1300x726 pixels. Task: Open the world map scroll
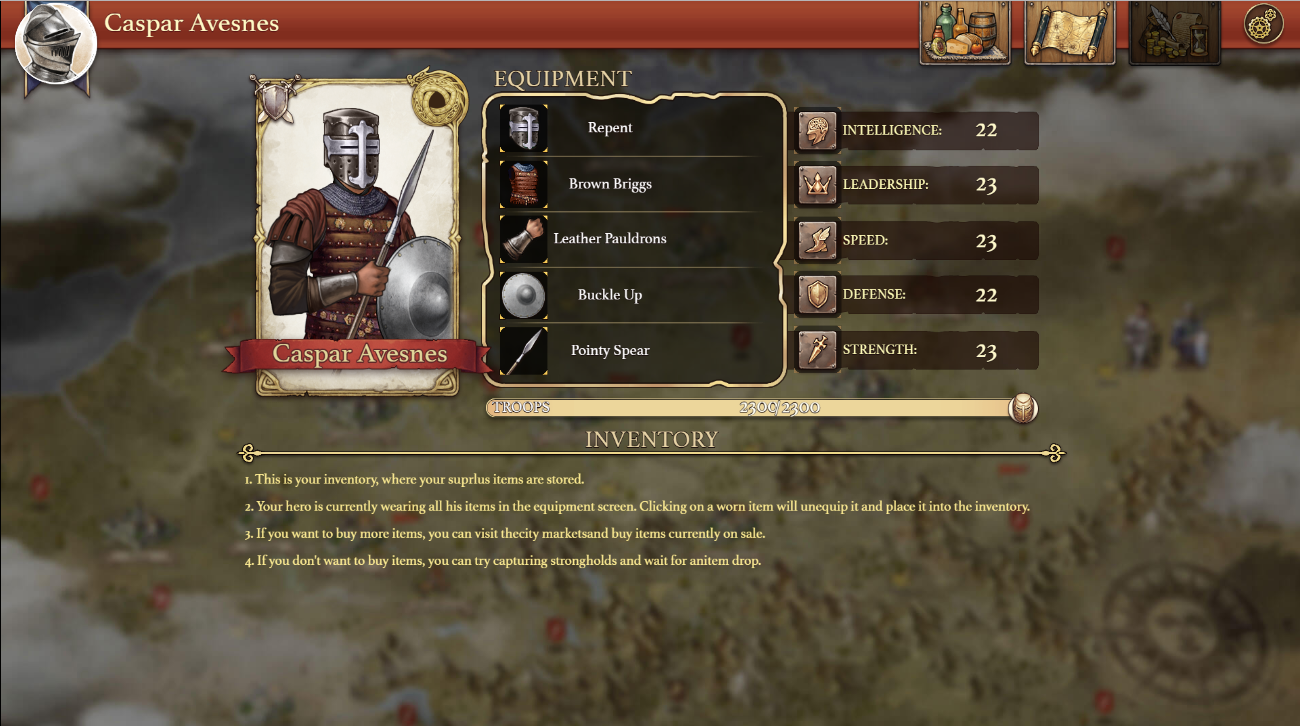[x=1070, y=33]
